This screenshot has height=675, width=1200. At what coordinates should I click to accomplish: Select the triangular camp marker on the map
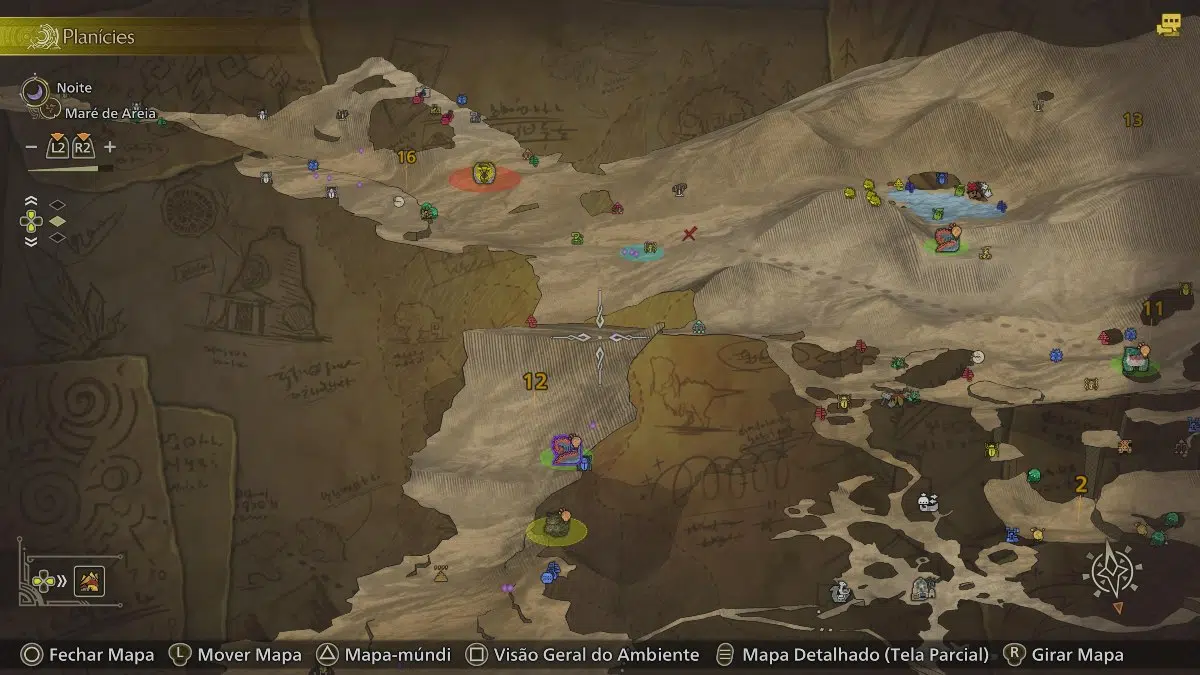[441, 574]
